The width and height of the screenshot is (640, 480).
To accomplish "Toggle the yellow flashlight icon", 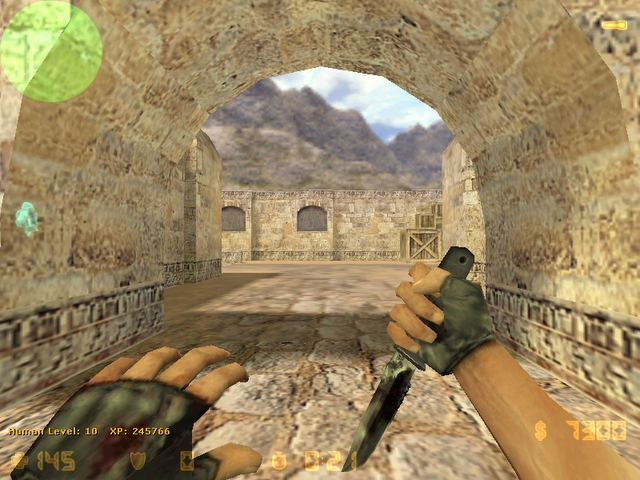I will [x=614, y=24].
